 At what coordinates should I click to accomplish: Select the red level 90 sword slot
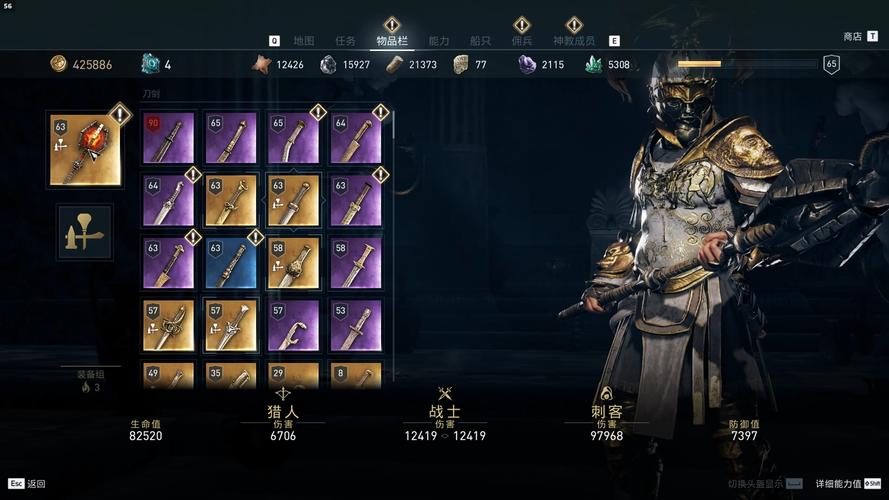click(168, 138)
